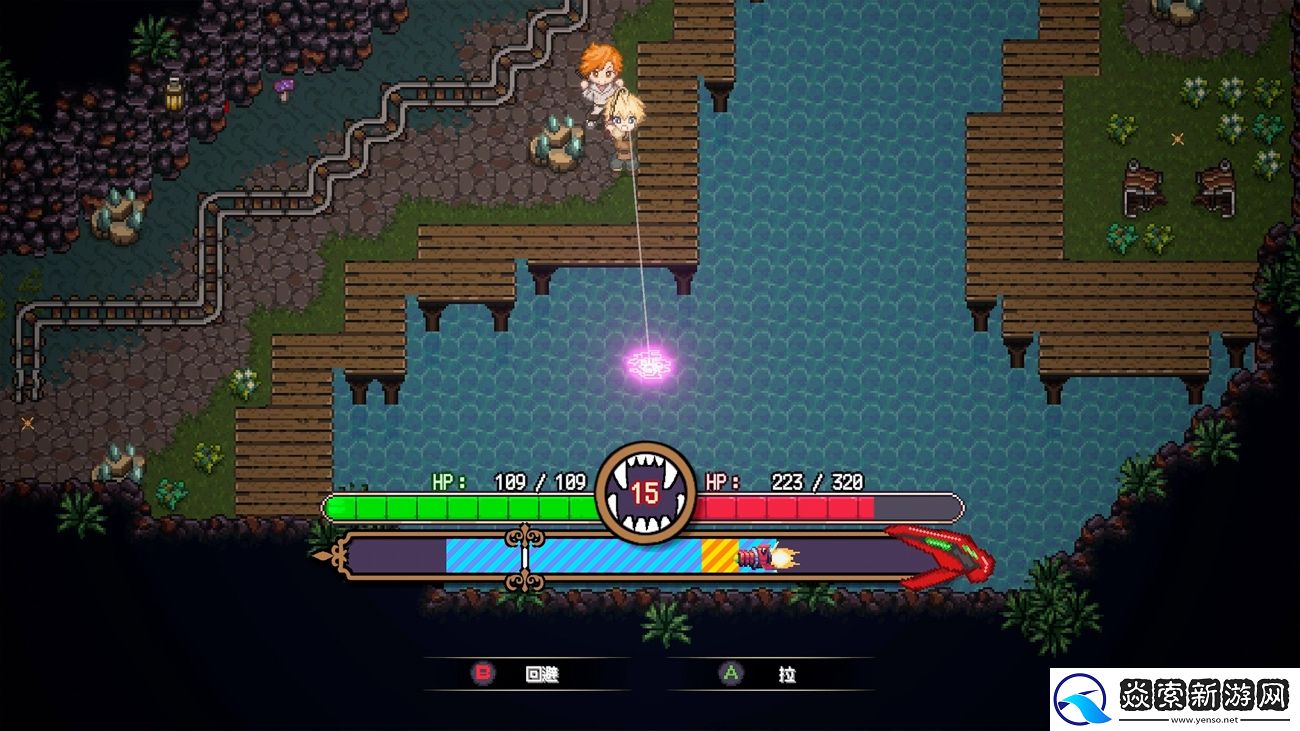Click the lantern on the rocky cliff
The image size is (1300, 731).
pyautogui.click(x=172, y=95)
